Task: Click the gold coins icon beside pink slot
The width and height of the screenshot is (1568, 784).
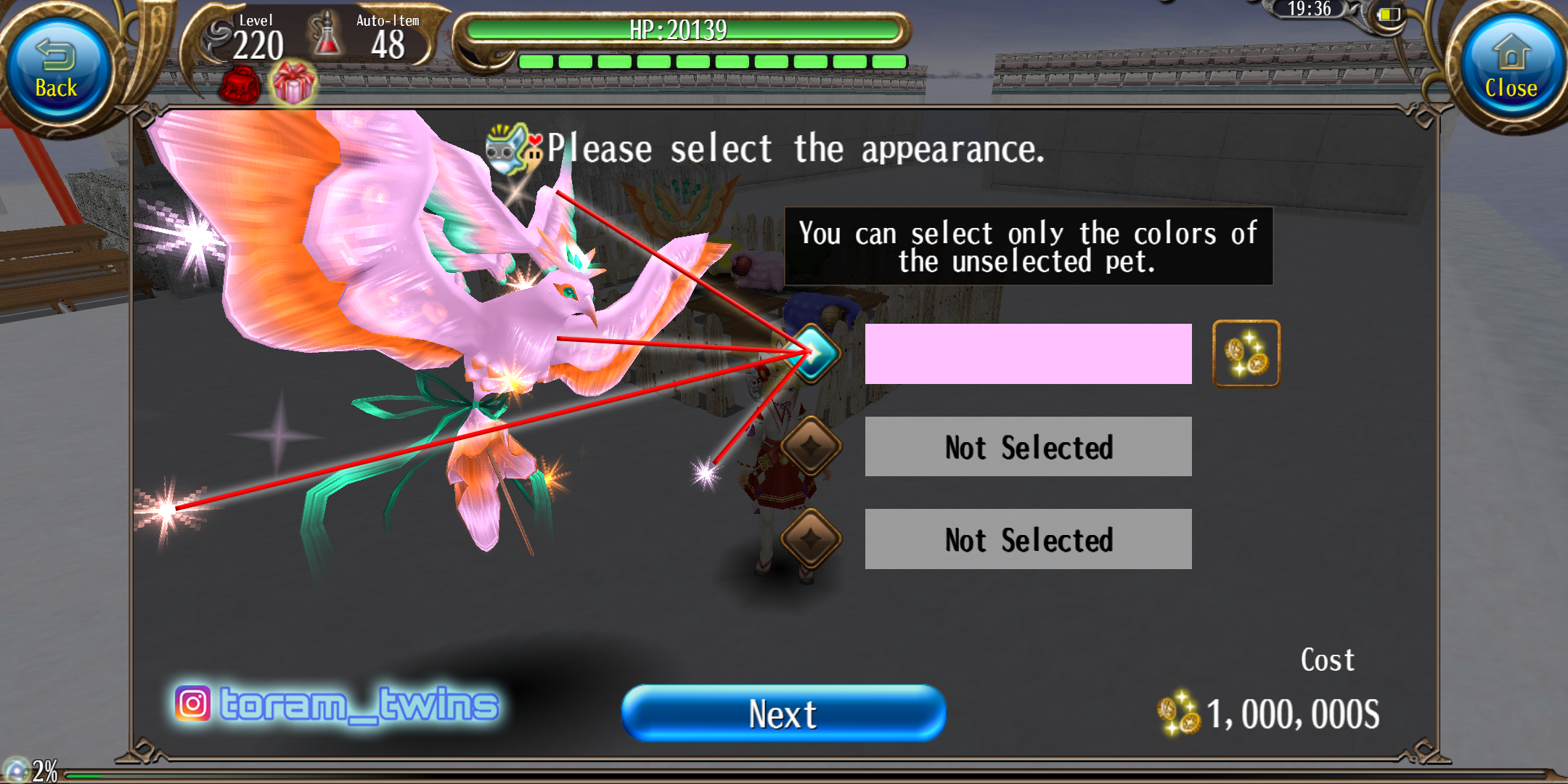Action: pyautogui.click(x=1246, y=354)
